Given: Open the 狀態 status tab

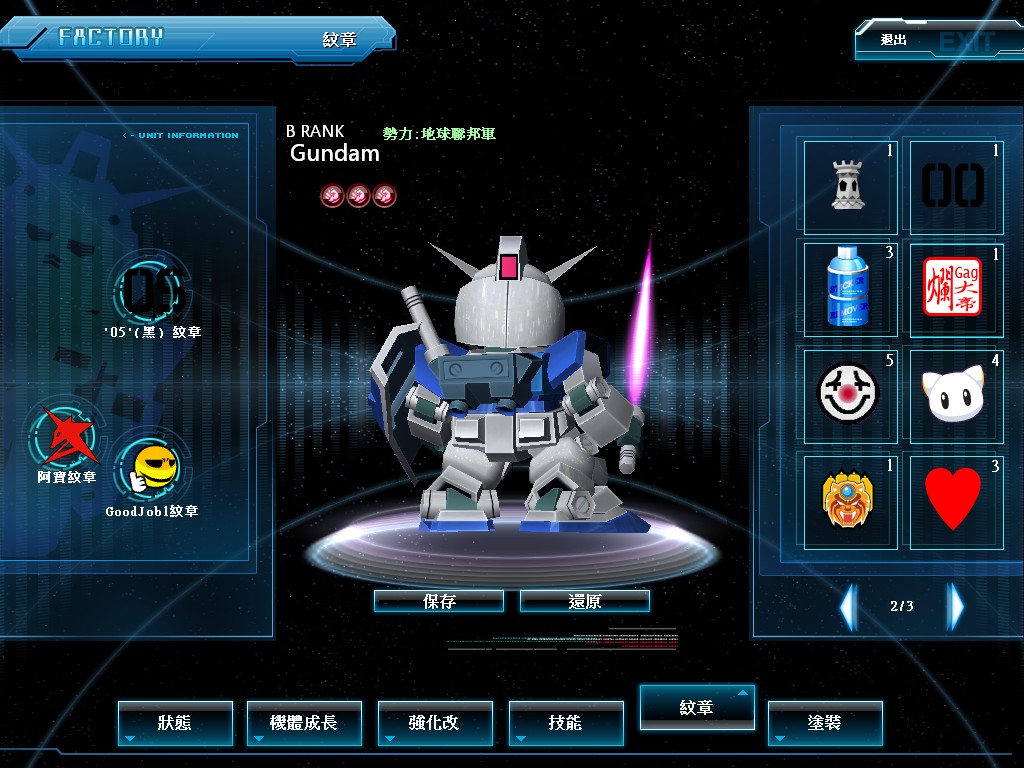Looking at the screenshot, I should [175, 722].
